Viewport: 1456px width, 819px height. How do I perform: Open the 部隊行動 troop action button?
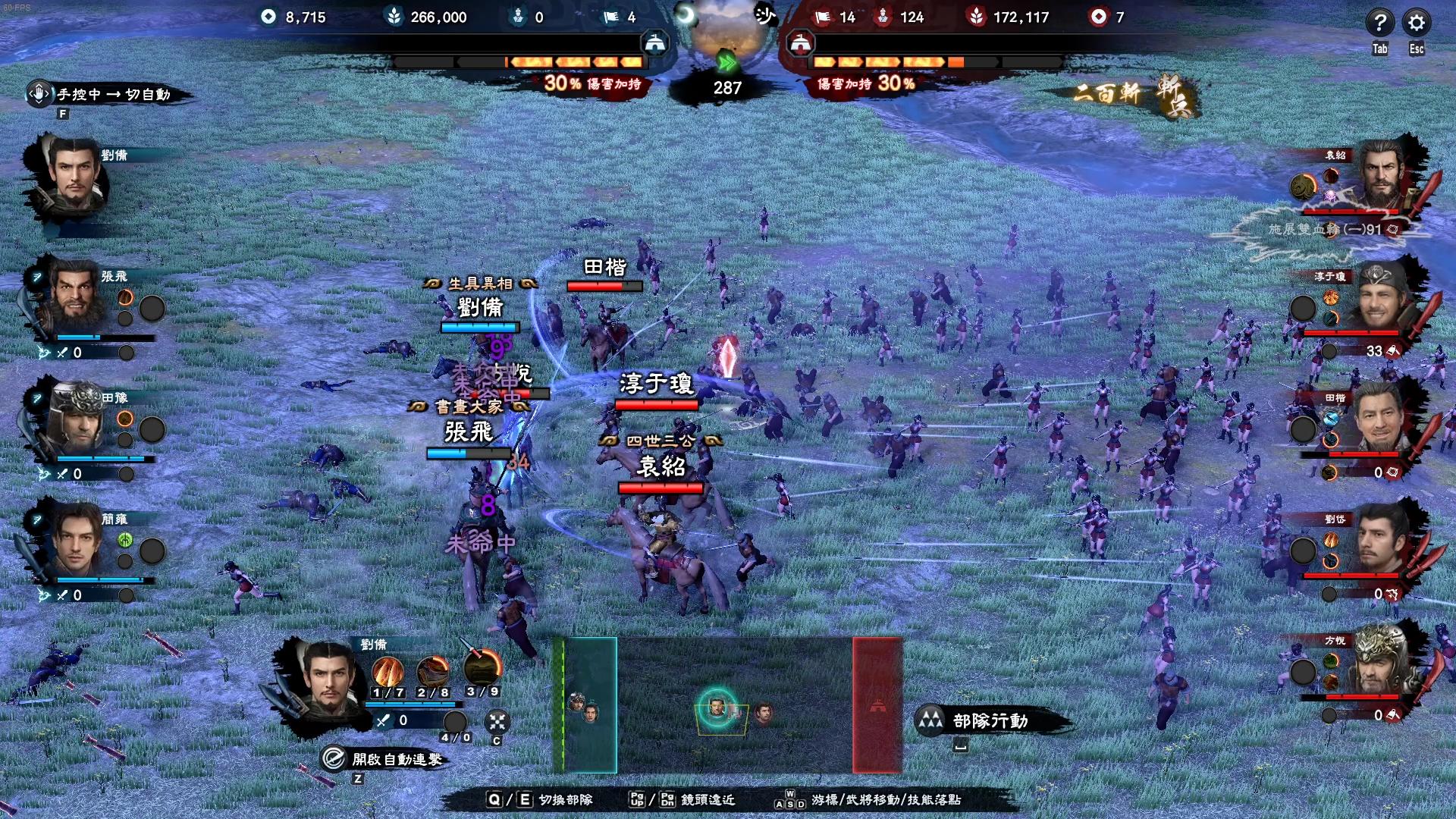(x=989, y=720)
